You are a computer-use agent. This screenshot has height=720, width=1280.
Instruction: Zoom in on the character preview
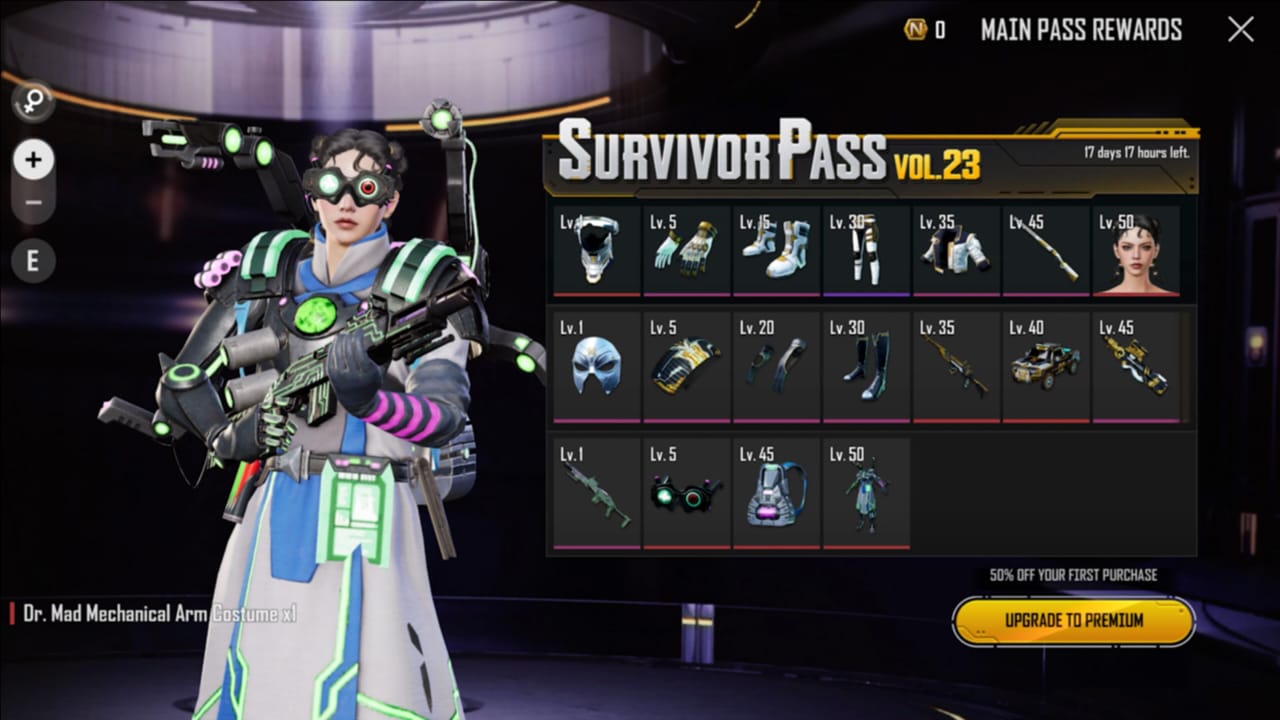[33, 160]
